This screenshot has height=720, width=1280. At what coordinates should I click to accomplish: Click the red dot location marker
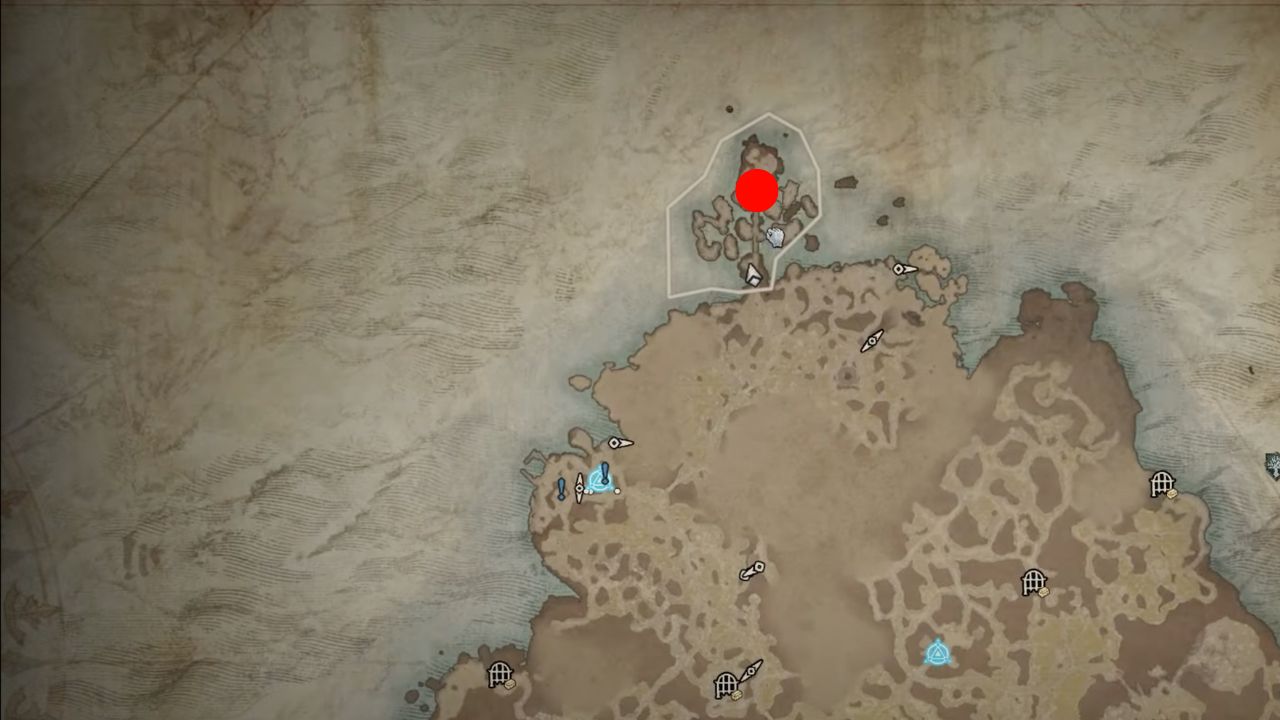[x=756, y=190]
